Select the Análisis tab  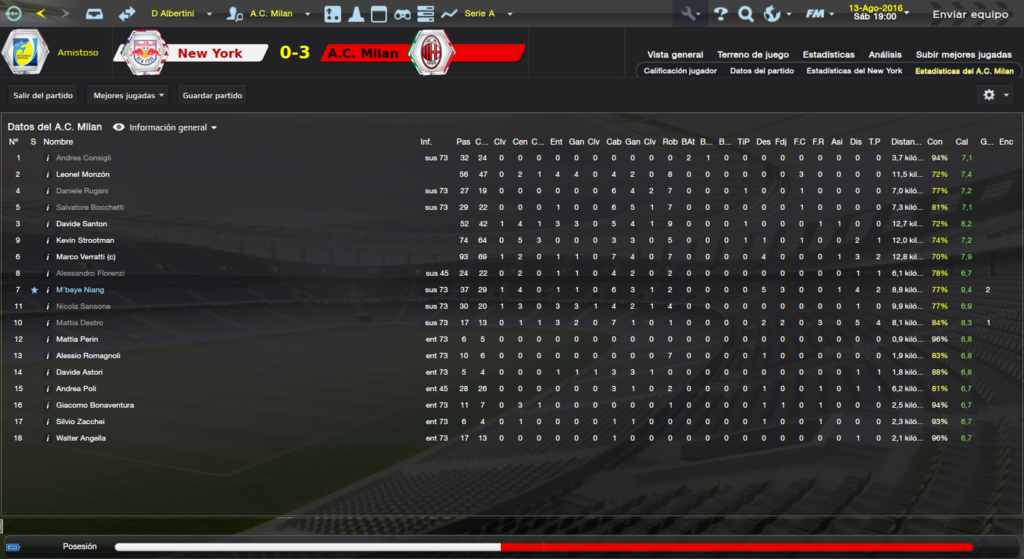click(884, 54)
